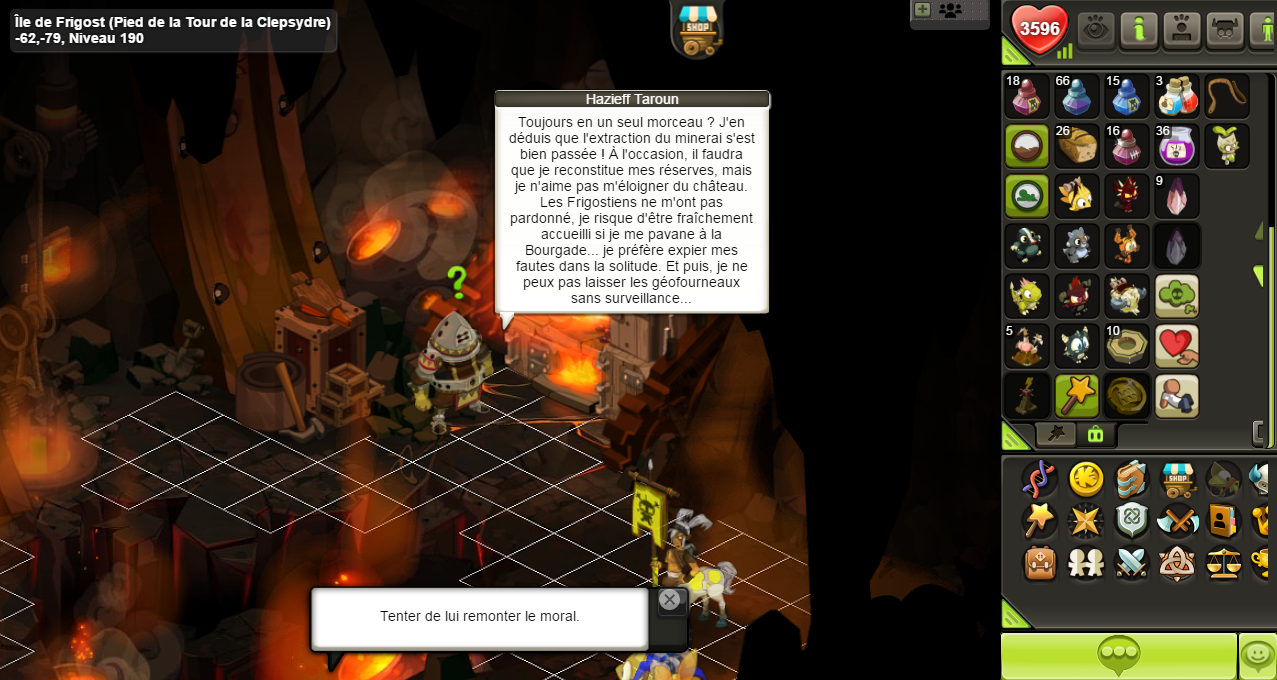Use the green-highlighted star wand slot
The height and width of the screenshot is (680, 1277).
click(x=1076, y=396)
